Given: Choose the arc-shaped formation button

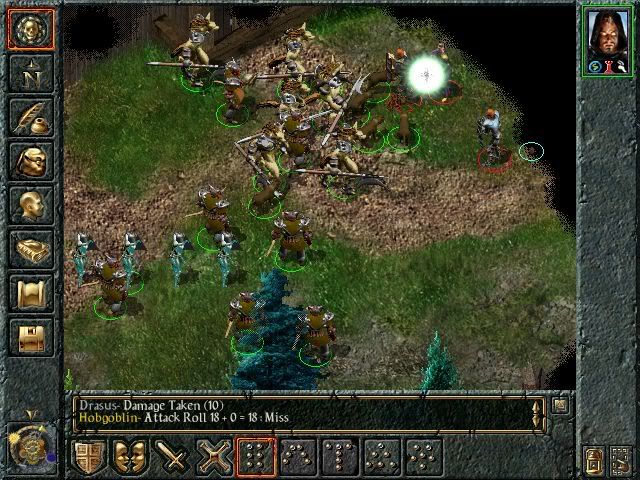Looking at the screenshot, I should point(297,457).
